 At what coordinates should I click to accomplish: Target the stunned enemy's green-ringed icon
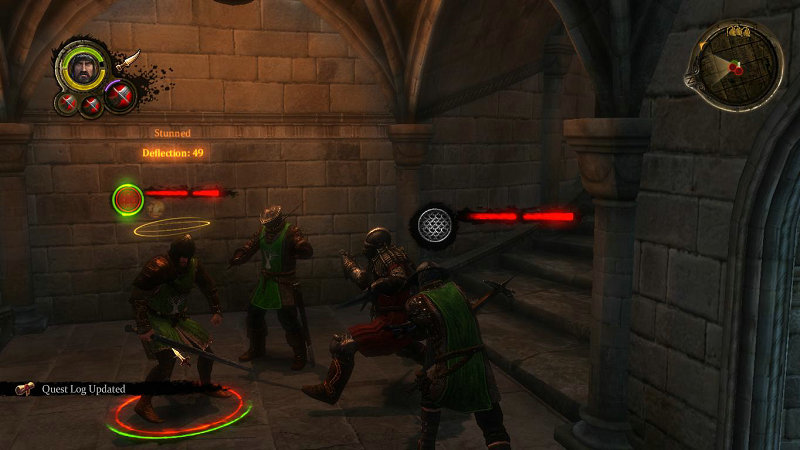point(127,200)
